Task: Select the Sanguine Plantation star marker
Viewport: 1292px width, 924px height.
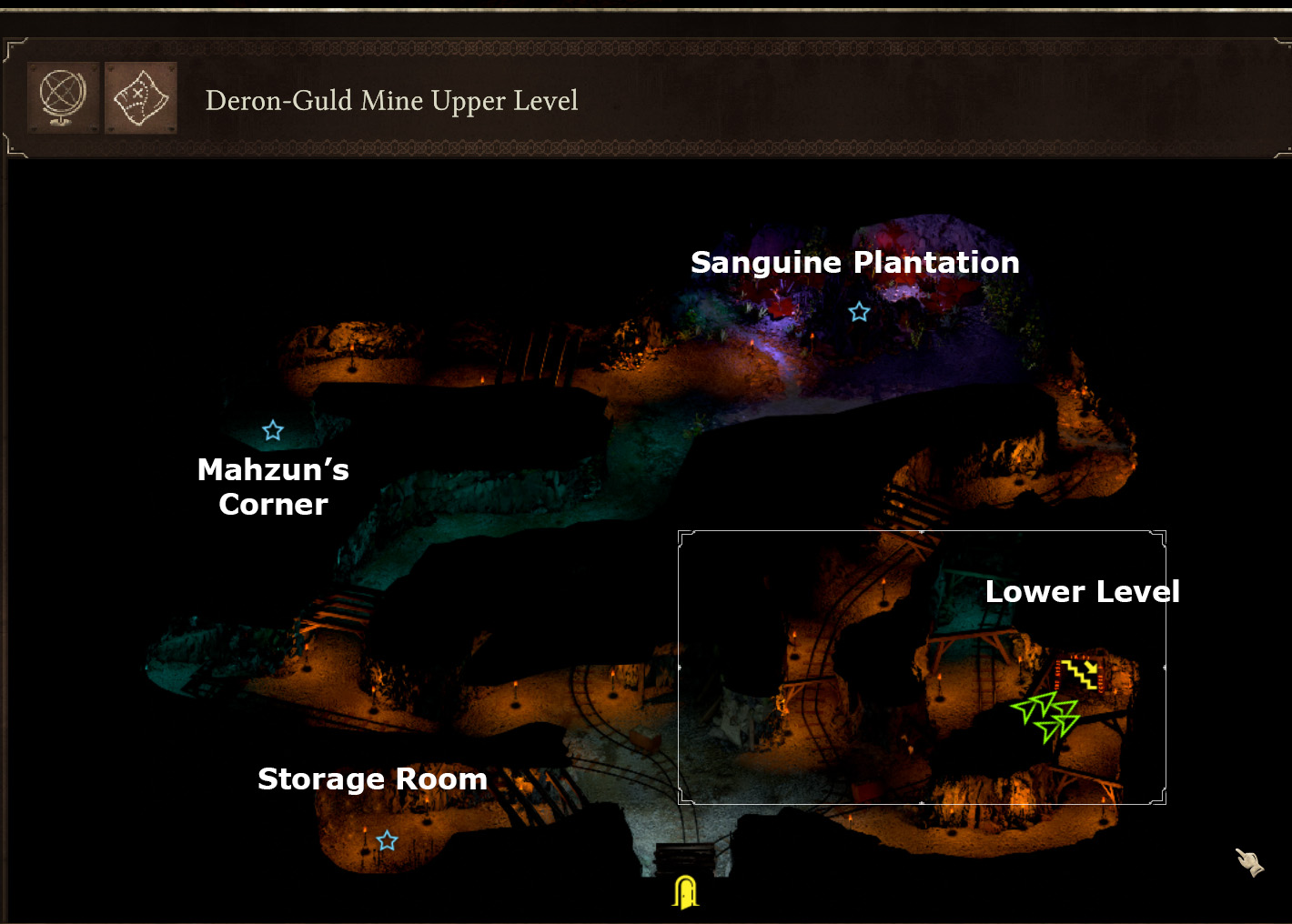Action: pos(858,313)
